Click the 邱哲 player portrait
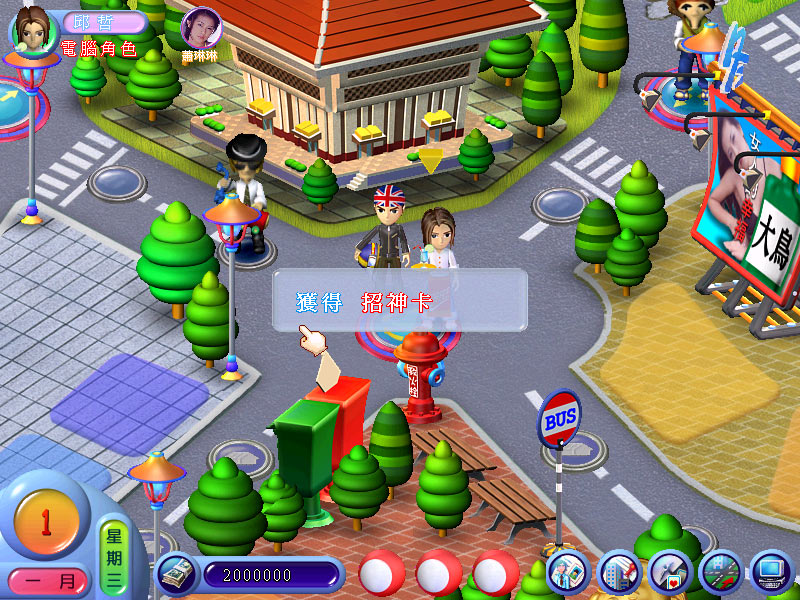 (33, 27)
